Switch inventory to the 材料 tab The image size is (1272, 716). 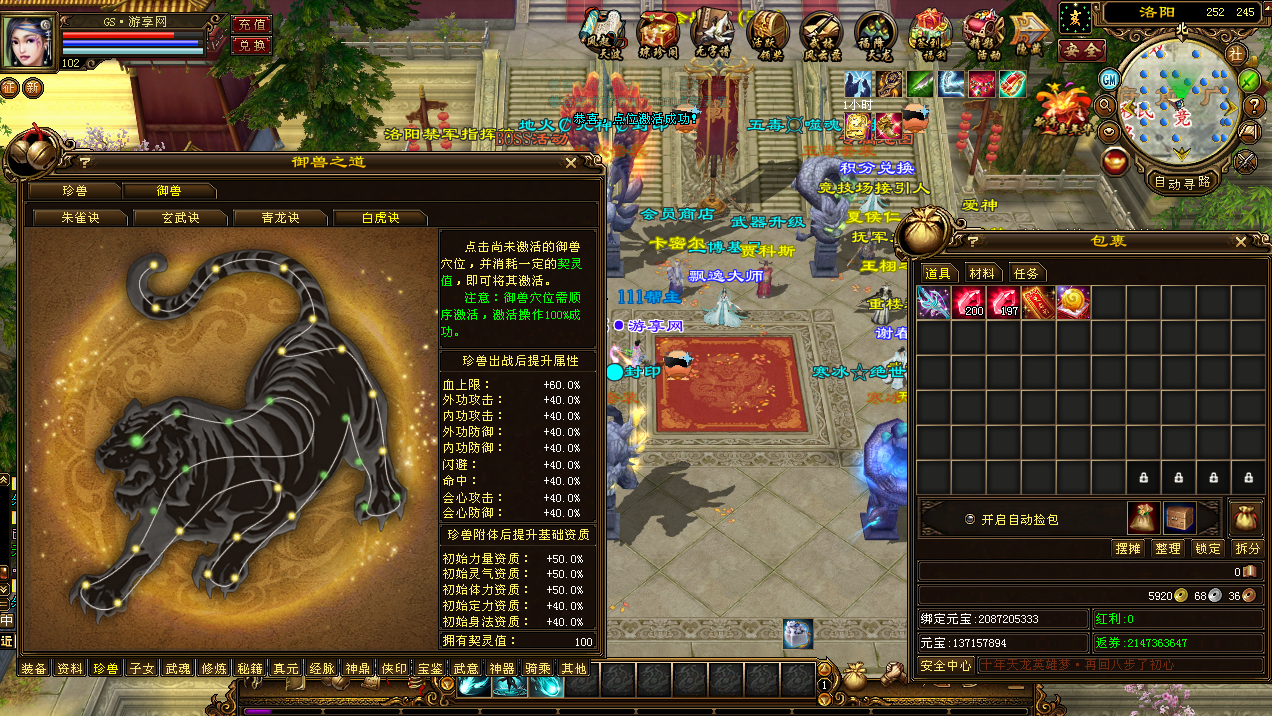click(982, 273)
